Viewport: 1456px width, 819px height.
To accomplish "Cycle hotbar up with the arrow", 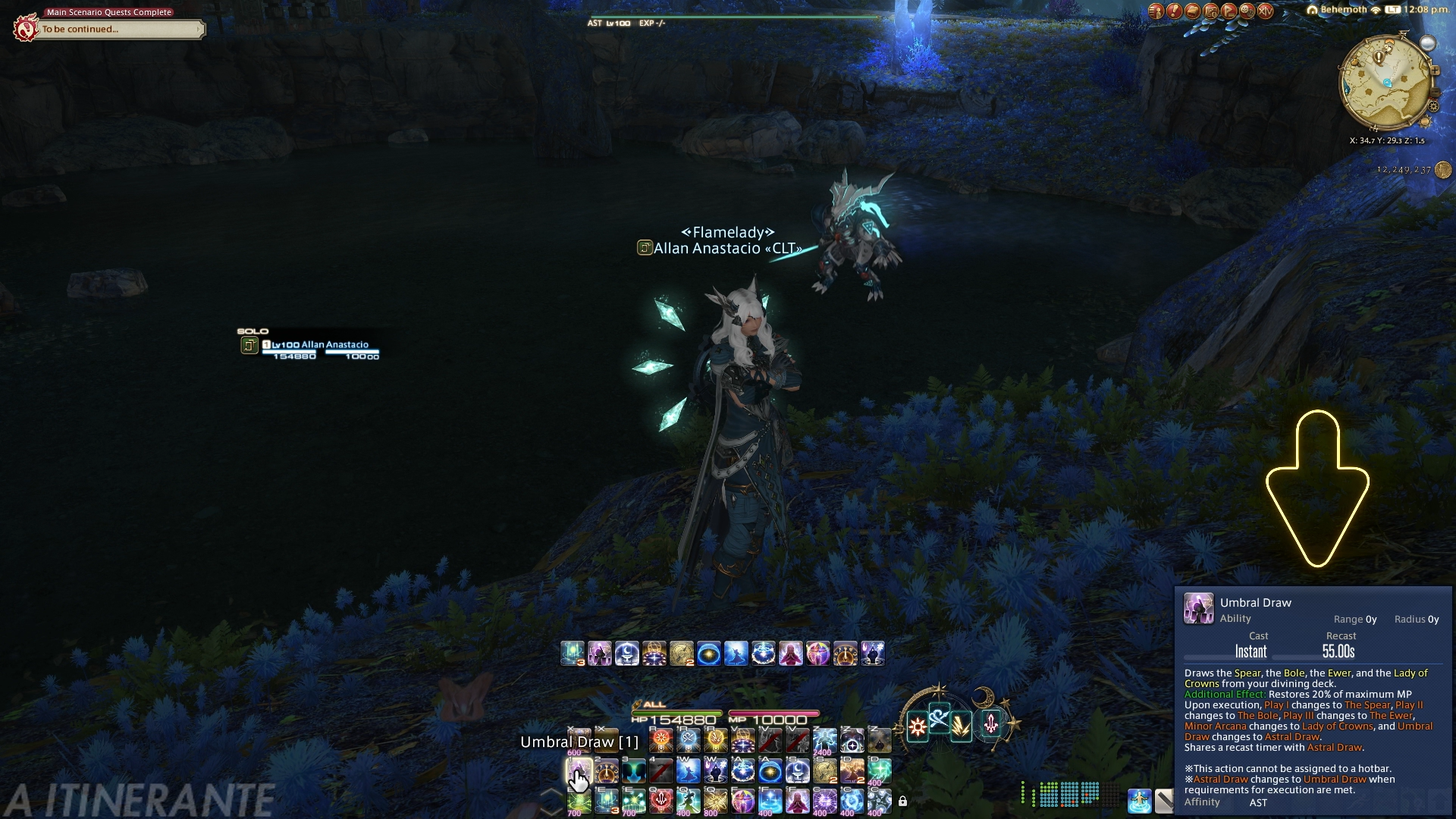I will coord(552,792).
